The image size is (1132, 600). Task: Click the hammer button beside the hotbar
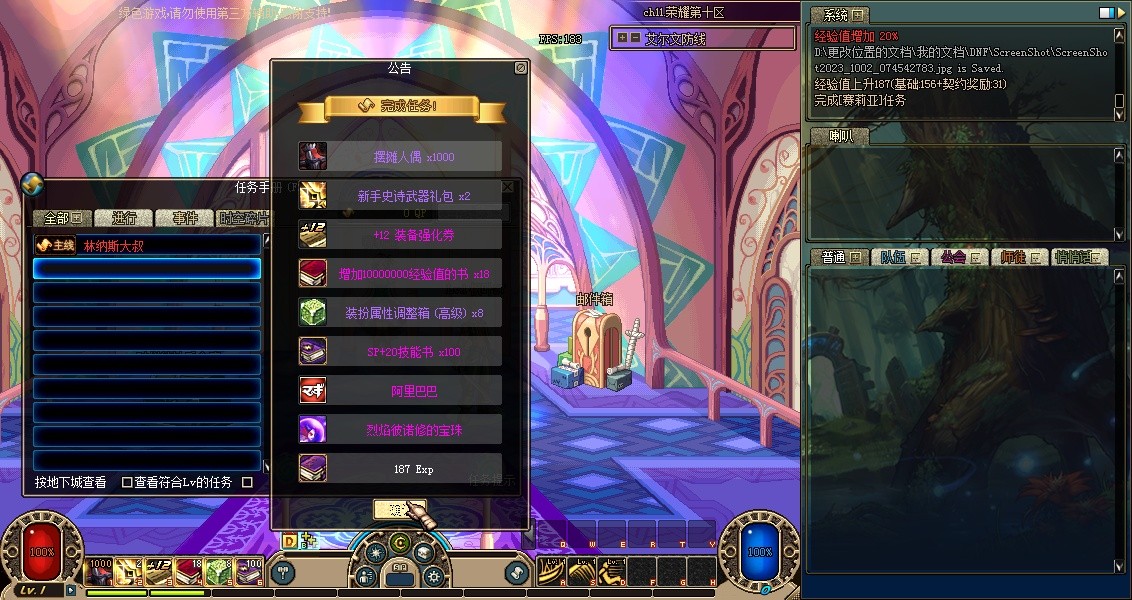click(x=283, y=572)
